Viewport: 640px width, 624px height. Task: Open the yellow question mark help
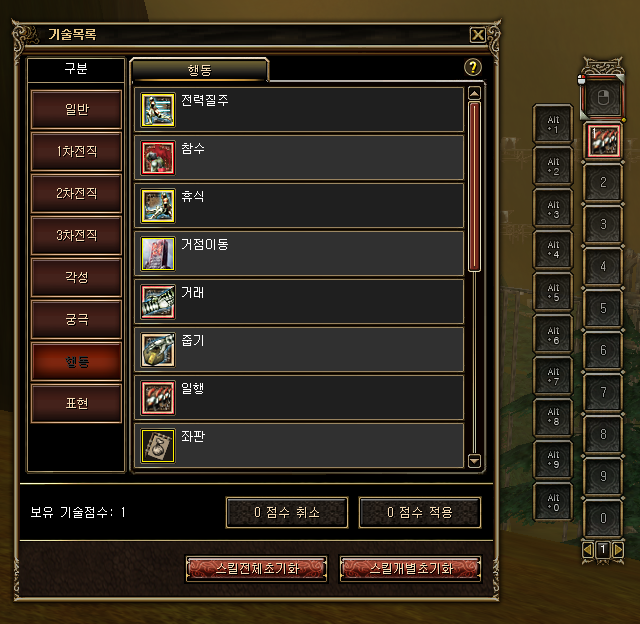coord(474,68)
